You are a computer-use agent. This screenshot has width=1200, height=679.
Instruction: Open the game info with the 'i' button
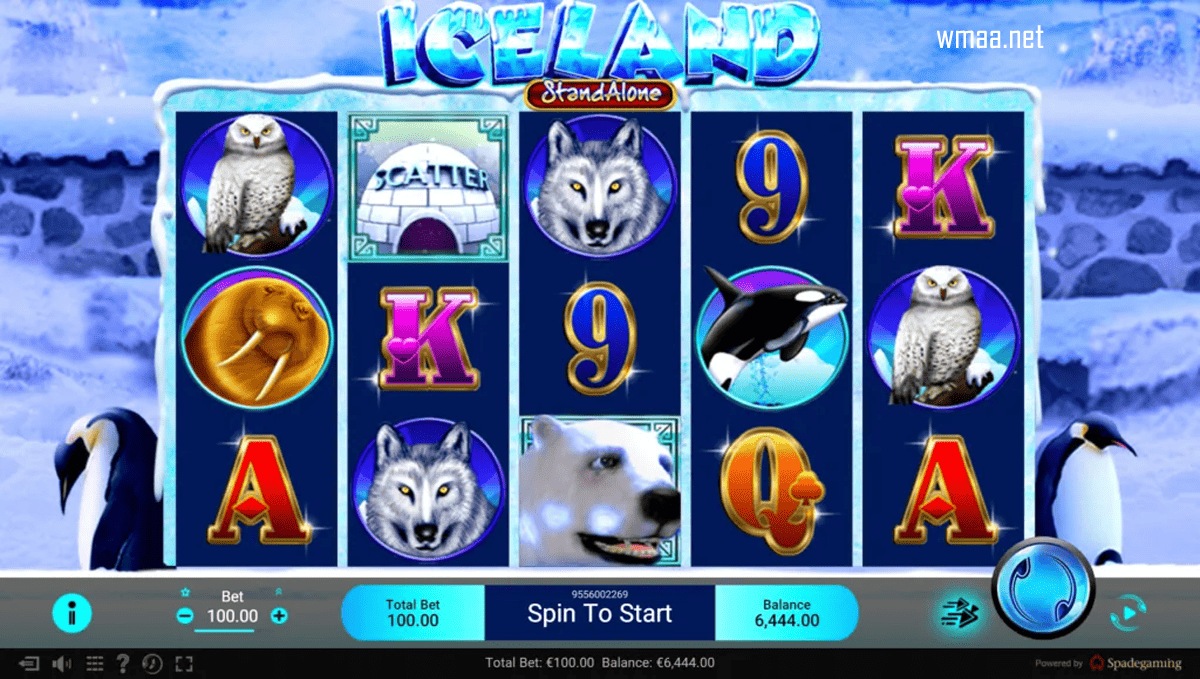click(x=71, y=614)
